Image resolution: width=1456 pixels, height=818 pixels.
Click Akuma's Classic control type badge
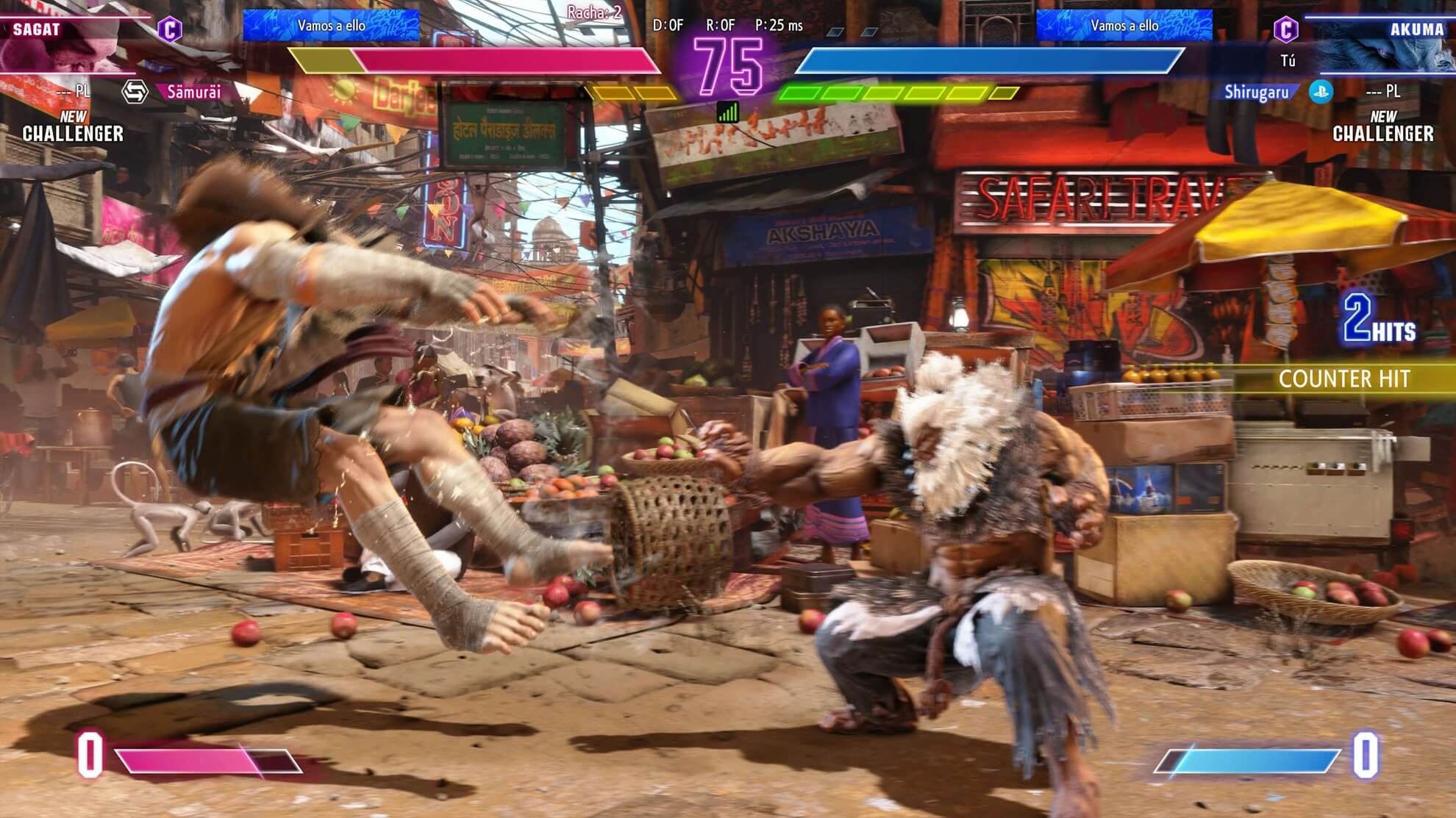(1285, 29)
